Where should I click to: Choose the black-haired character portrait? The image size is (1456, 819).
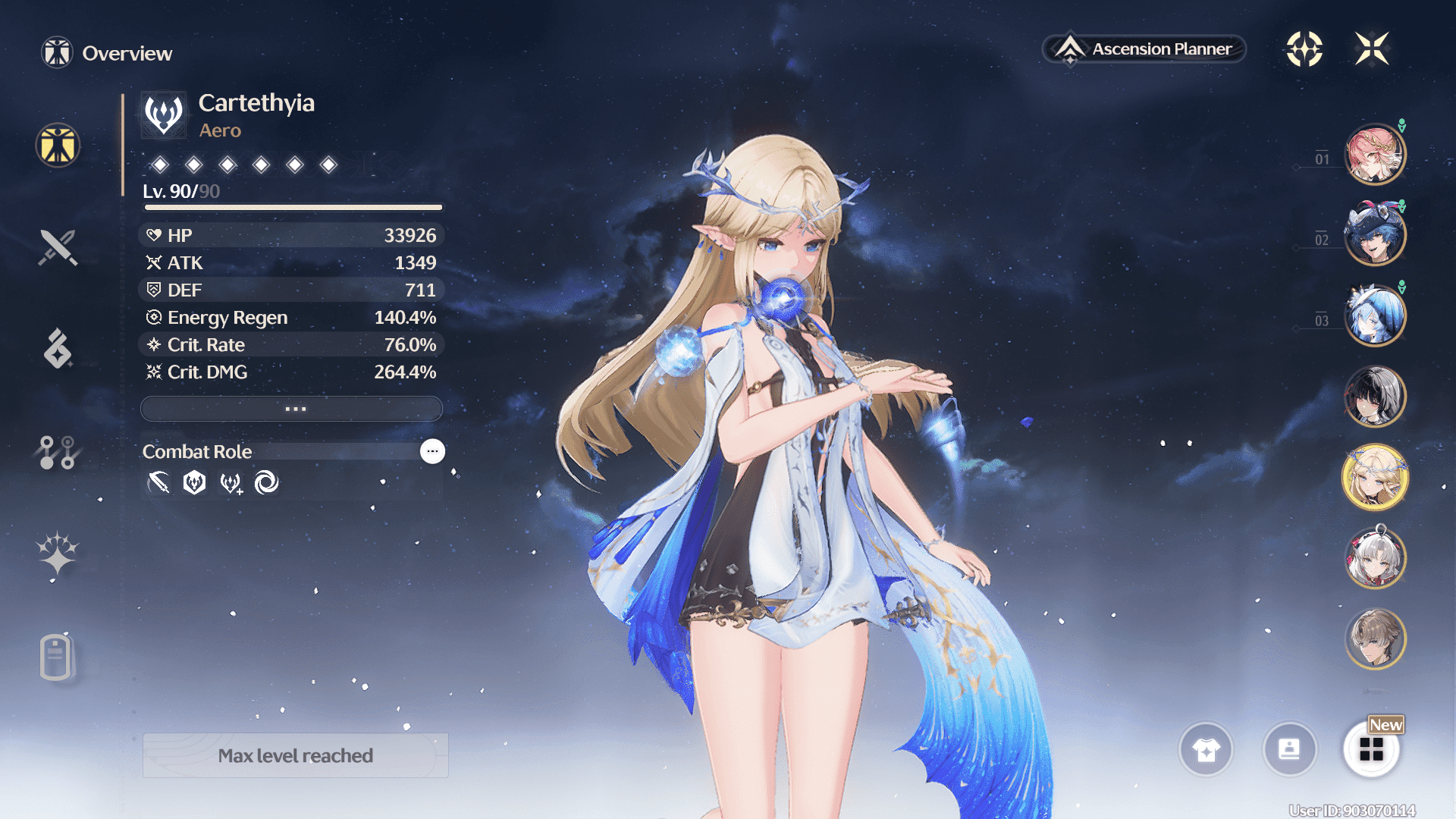pos(1374,396)
